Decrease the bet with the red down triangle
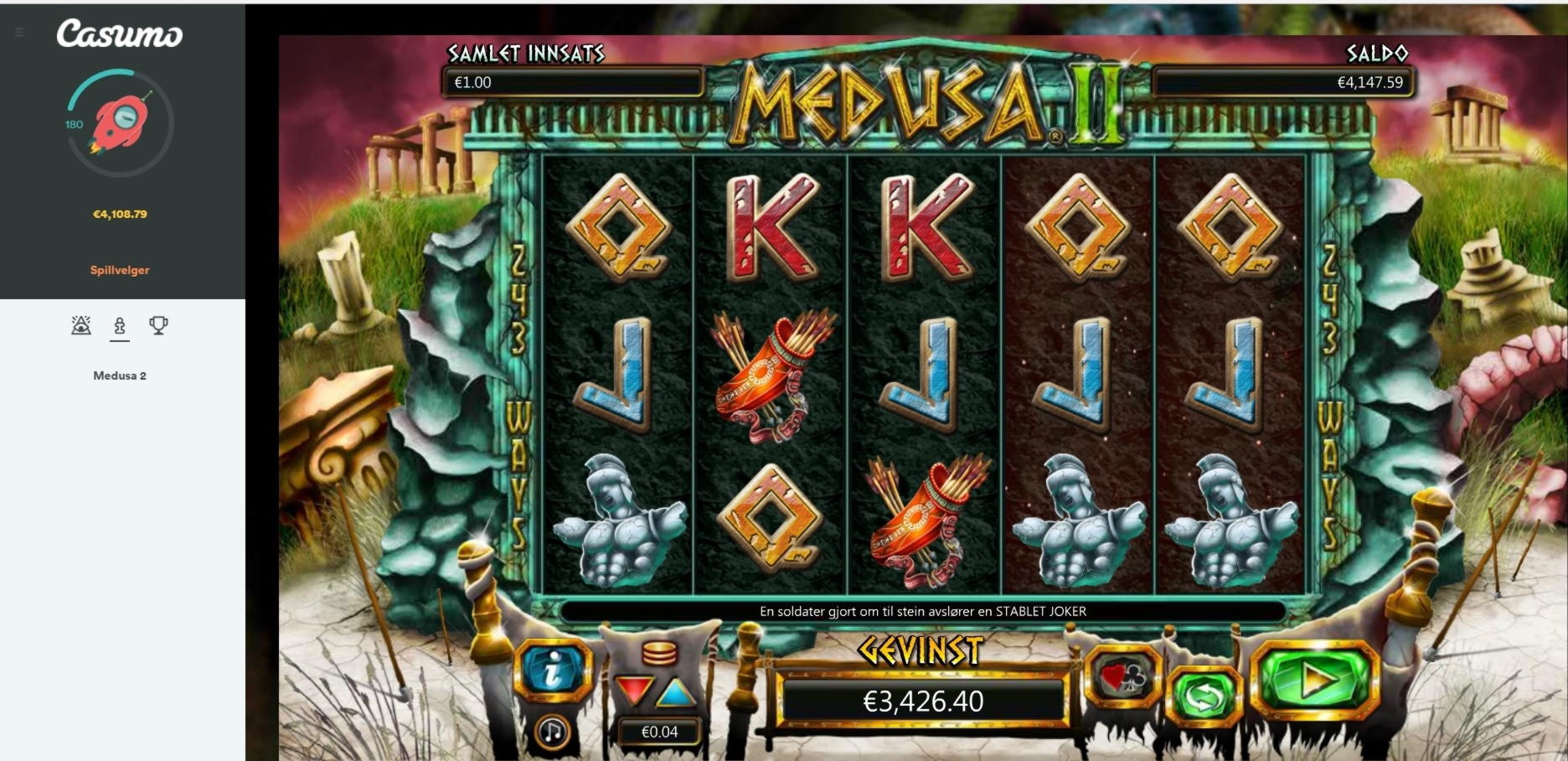This screenshot has width=1568, height=761. point(633,691)
